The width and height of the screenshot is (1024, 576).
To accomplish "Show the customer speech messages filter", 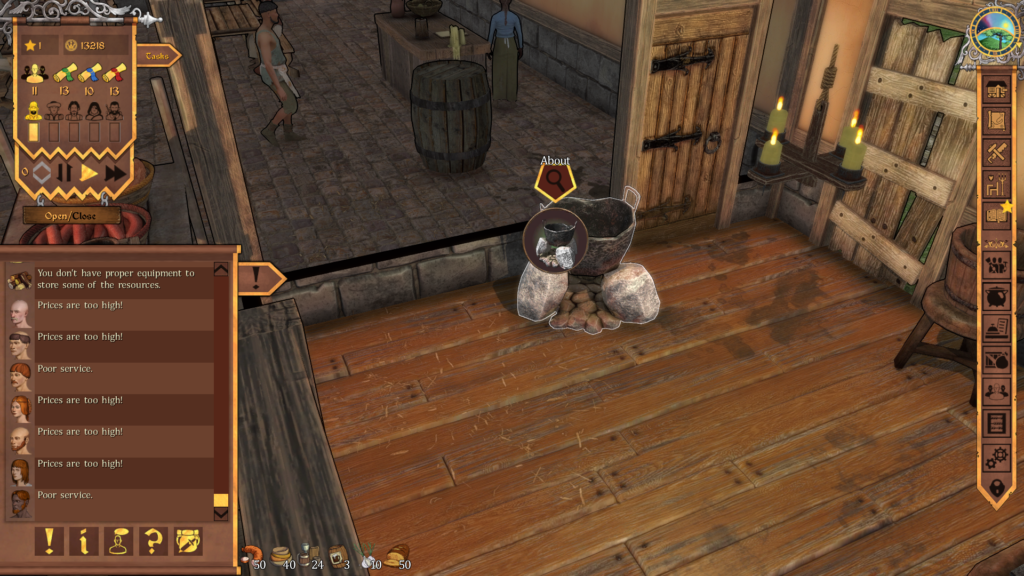I will coord(119,541).
